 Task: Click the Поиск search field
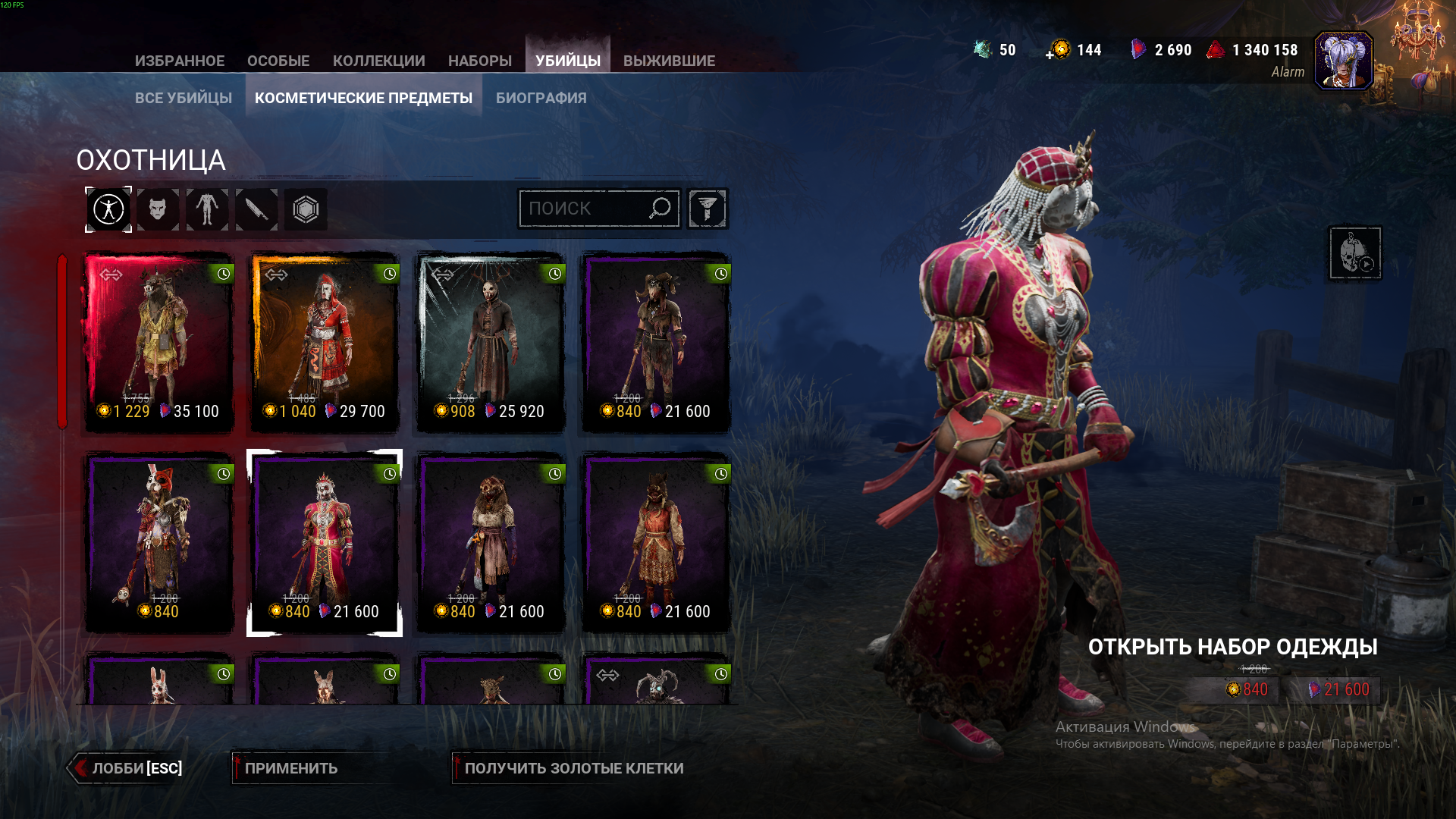point(585,209)
